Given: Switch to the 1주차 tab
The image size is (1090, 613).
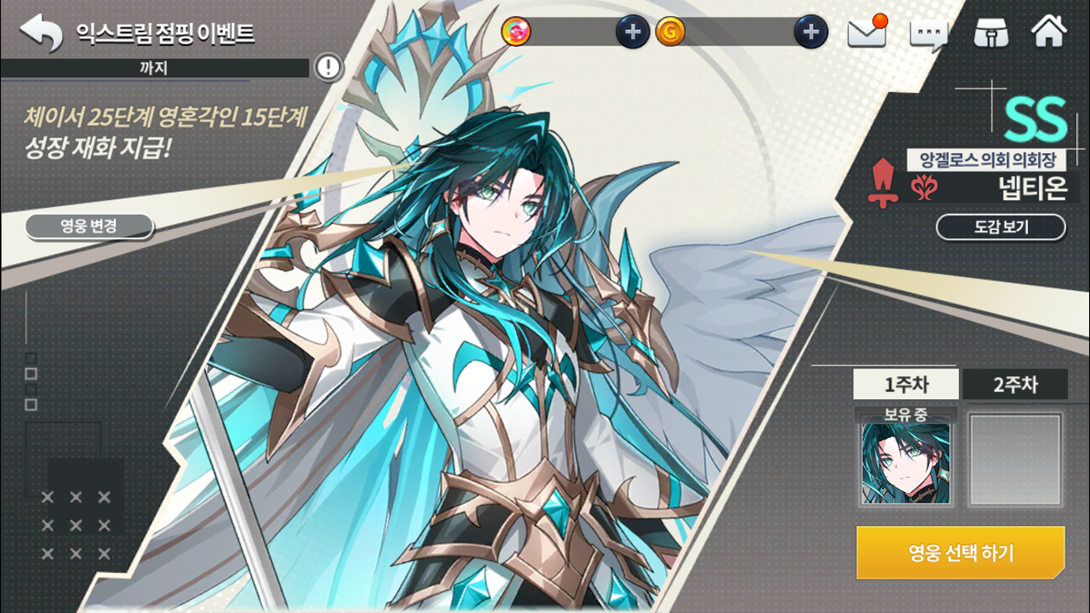Looking at the screenshot, I should pyautogui.click(x=906, y=385).
